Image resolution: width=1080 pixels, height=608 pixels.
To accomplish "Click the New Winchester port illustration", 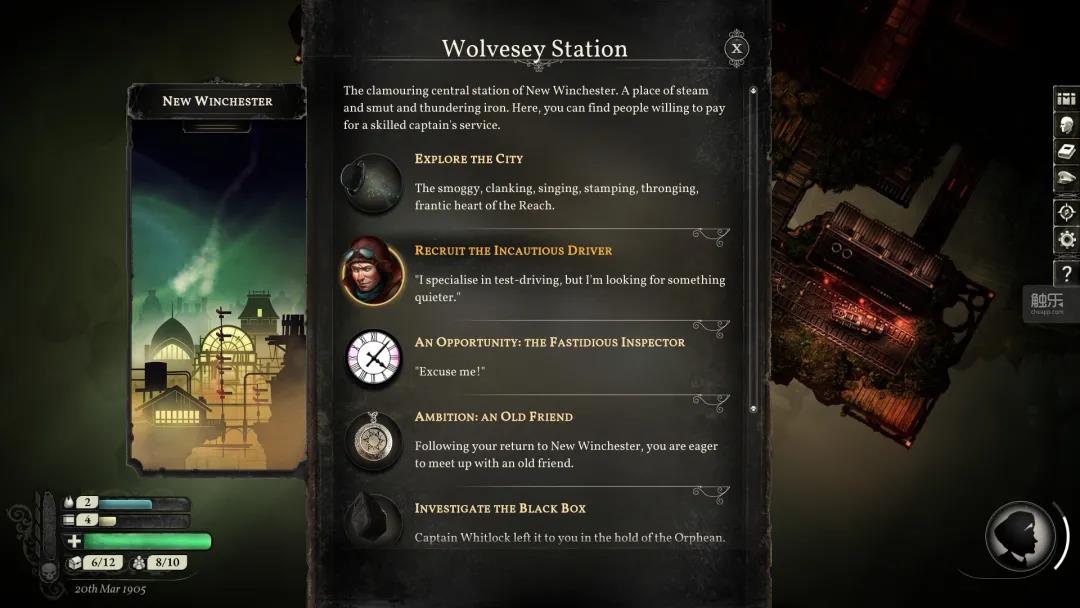I will coord(218,300).
